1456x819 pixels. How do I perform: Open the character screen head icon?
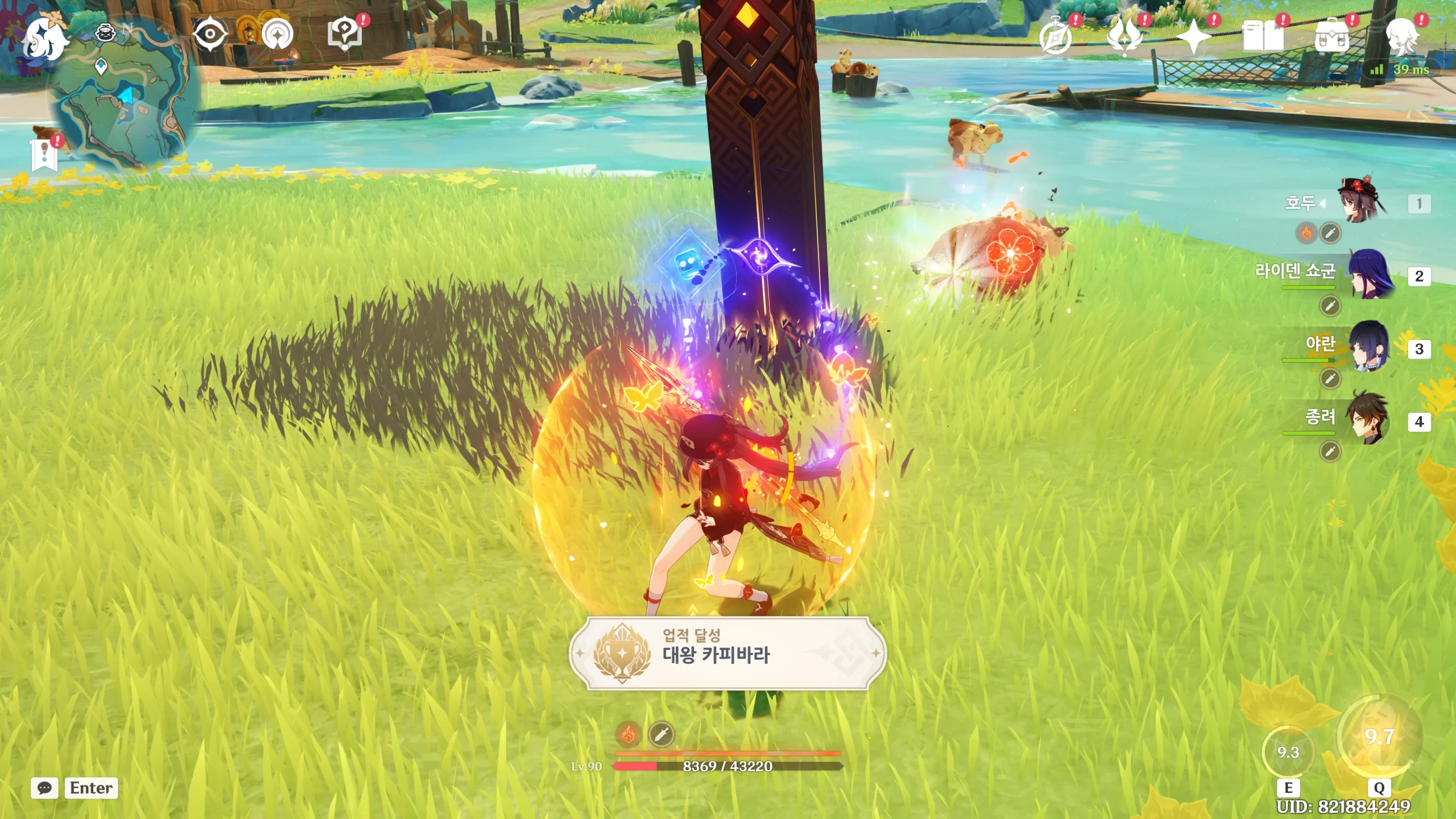[1401, 36]
